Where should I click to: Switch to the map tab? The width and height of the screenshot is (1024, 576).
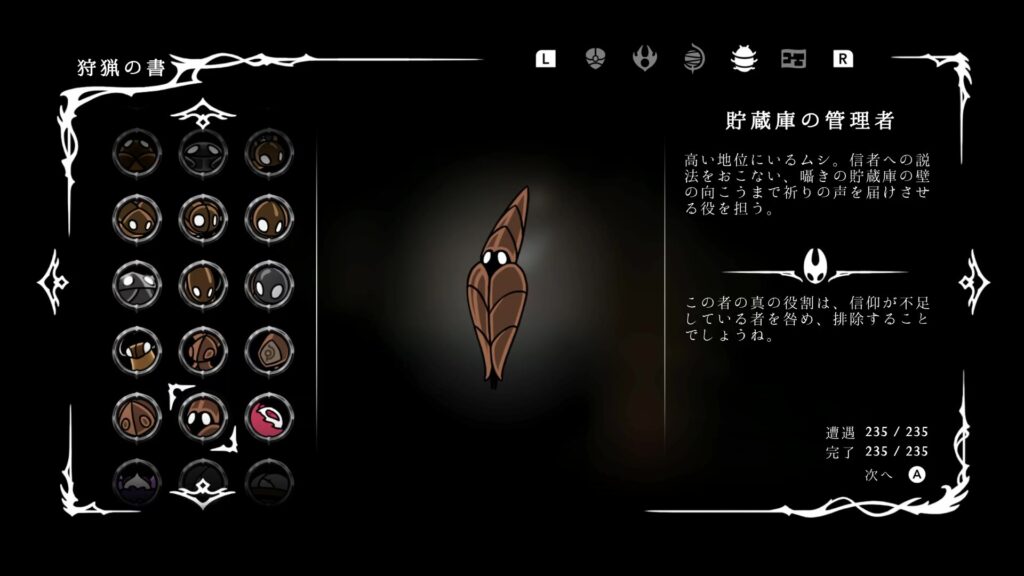pos(793,58)
